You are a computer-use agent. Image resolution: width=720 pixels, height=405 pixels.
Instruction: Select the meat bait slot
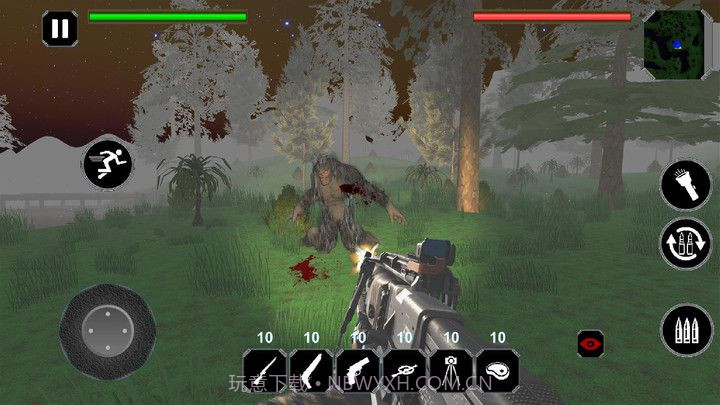tap(497, 369)
